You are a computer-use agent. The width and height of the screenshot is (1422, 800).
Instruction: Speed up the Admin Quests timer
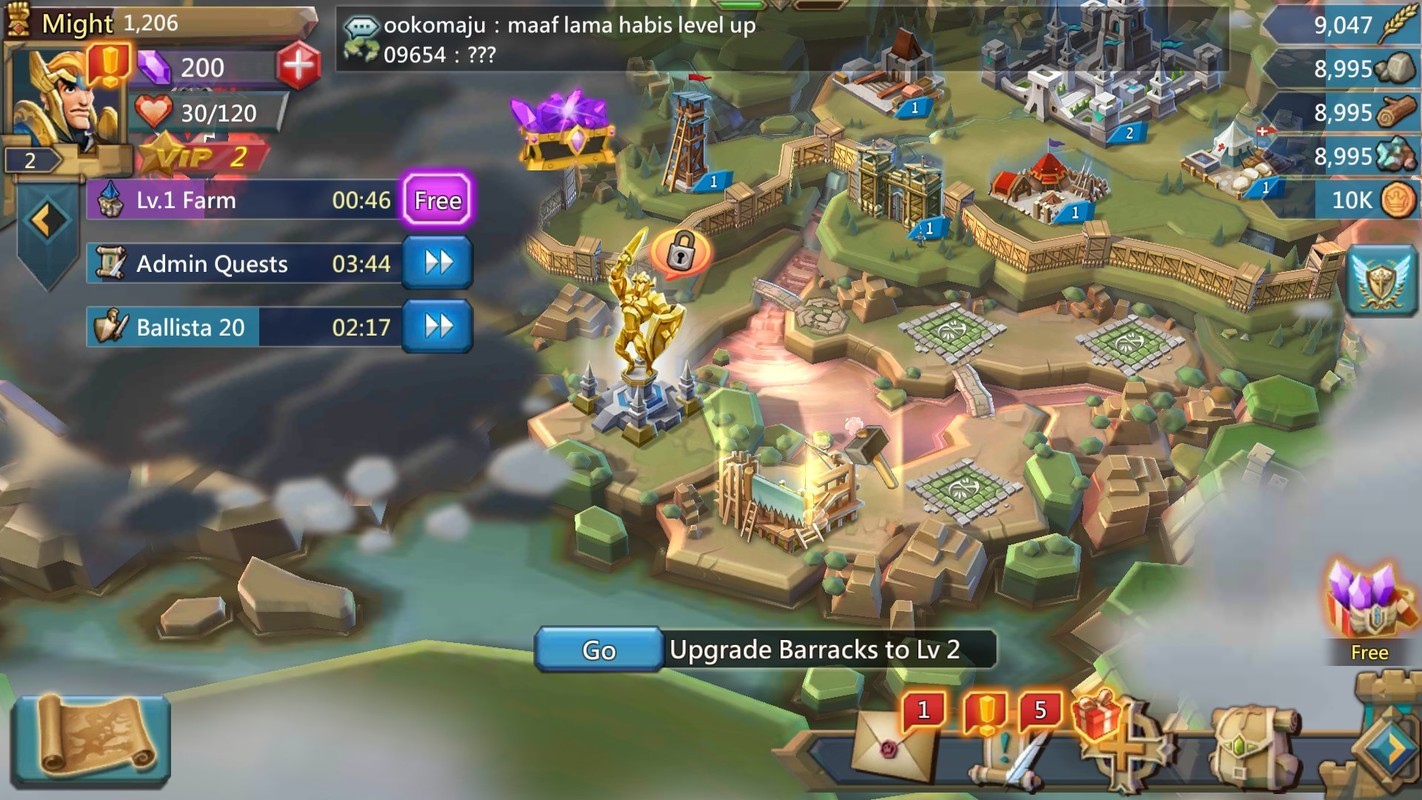(437, 263)
